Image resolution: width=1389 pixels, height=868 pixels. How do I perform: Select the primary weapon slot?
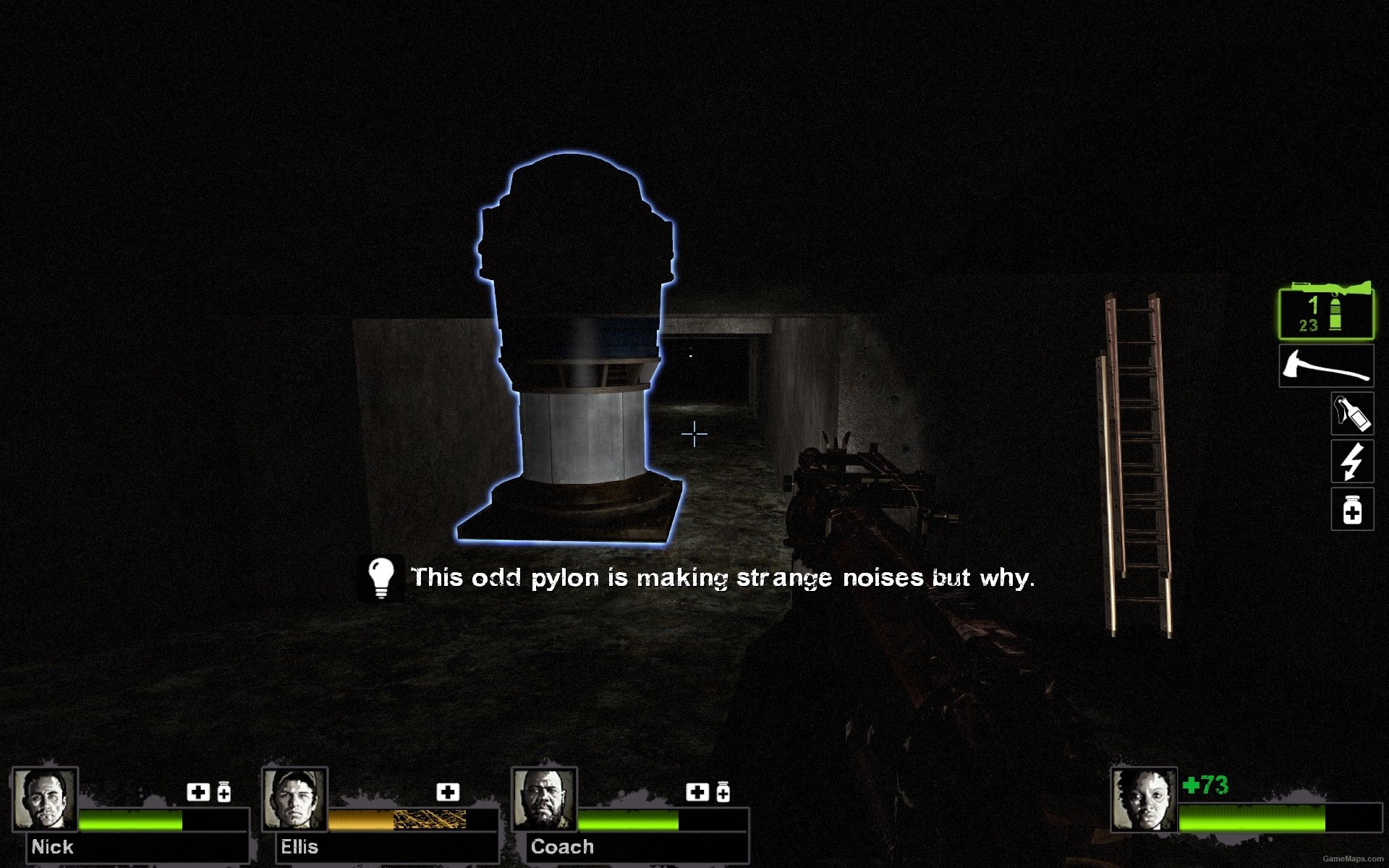point(1325,312)
